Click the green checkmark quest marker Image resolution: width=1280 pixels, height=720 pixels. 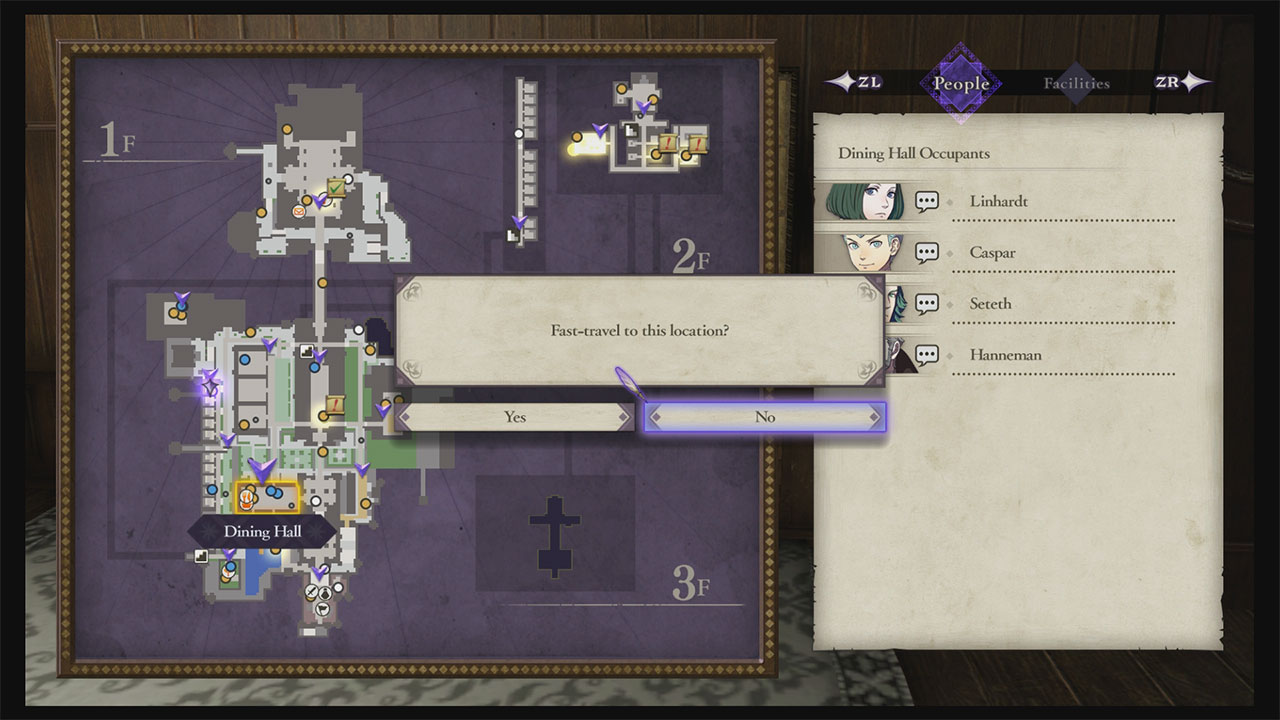337,189
